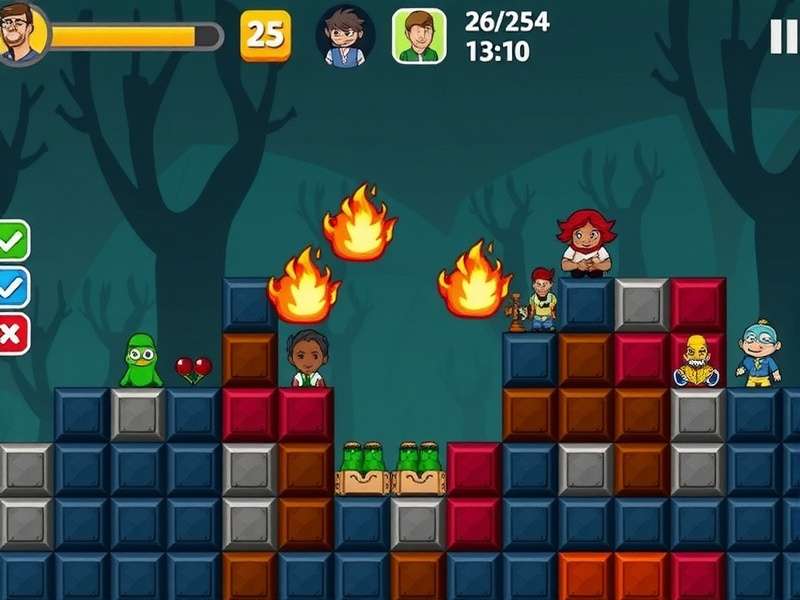The width and height of the screenshot is (800, 600).
Task: Select the blue checkmark button
Action: 13,287
